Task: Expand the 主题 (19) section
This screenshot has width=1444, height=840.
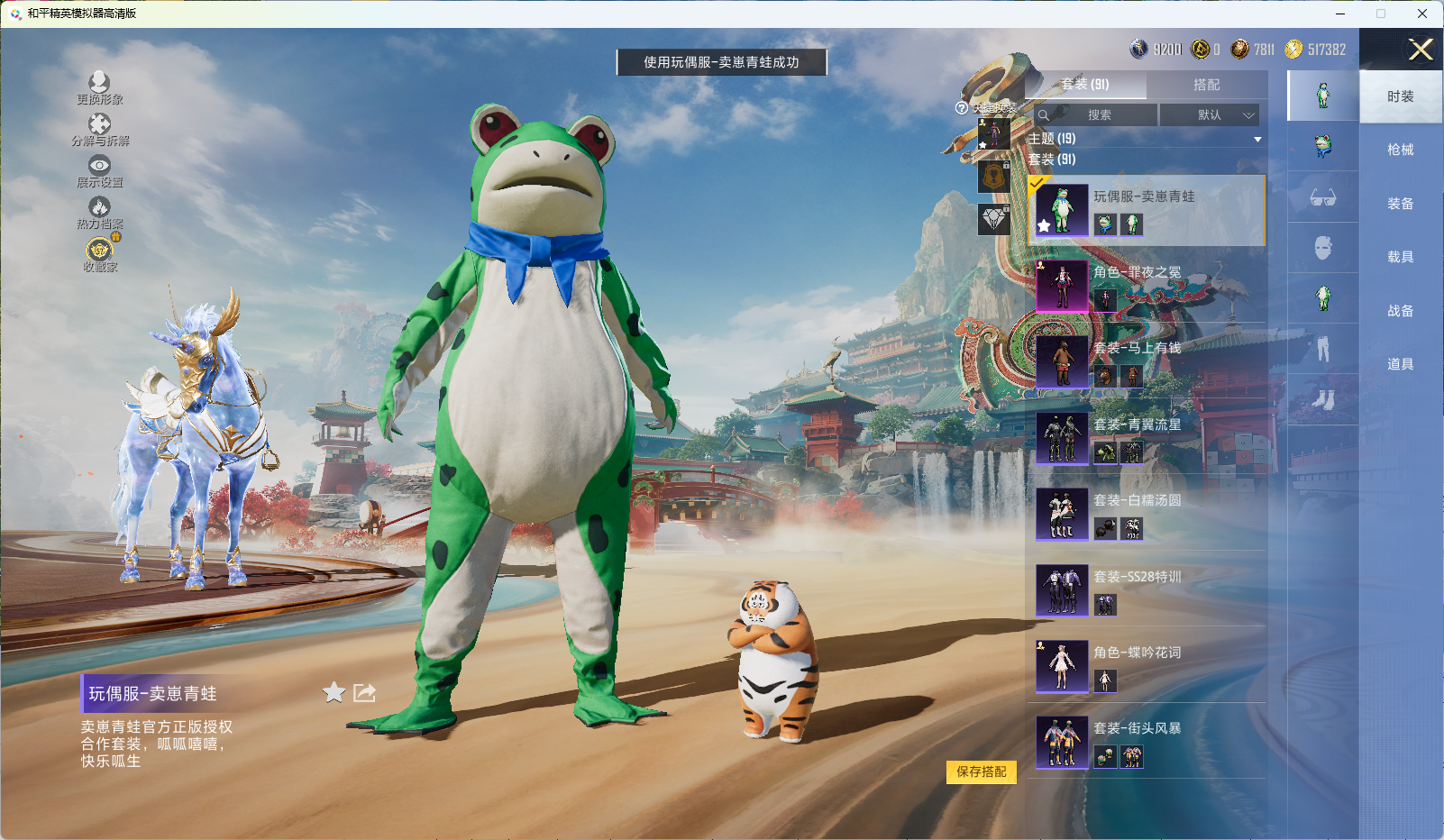Action: pyautogui.click(x=1145, y=139)
